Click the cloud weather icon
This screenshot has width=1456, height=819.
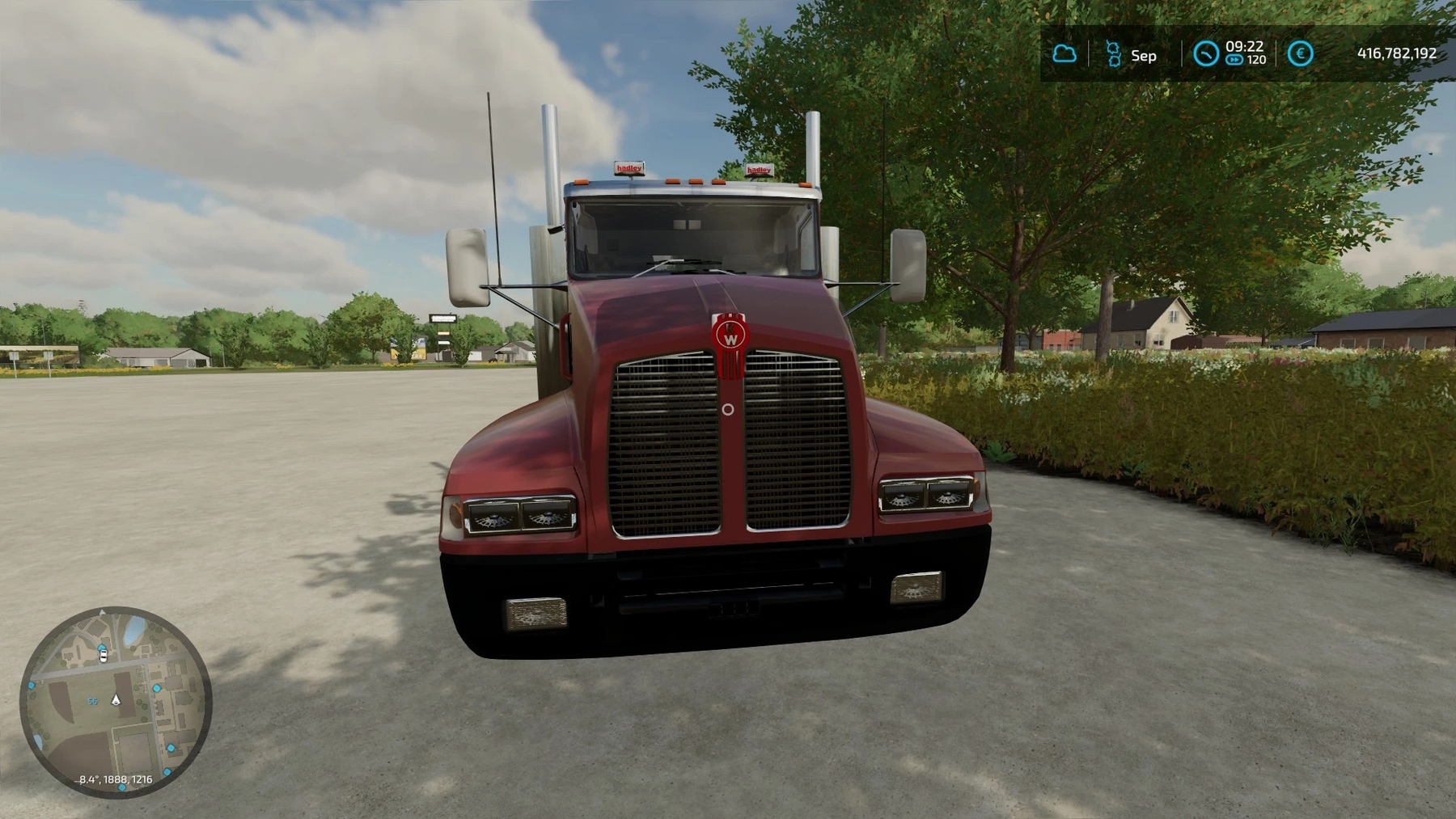pyautogui.click(x=1064, y=54)
